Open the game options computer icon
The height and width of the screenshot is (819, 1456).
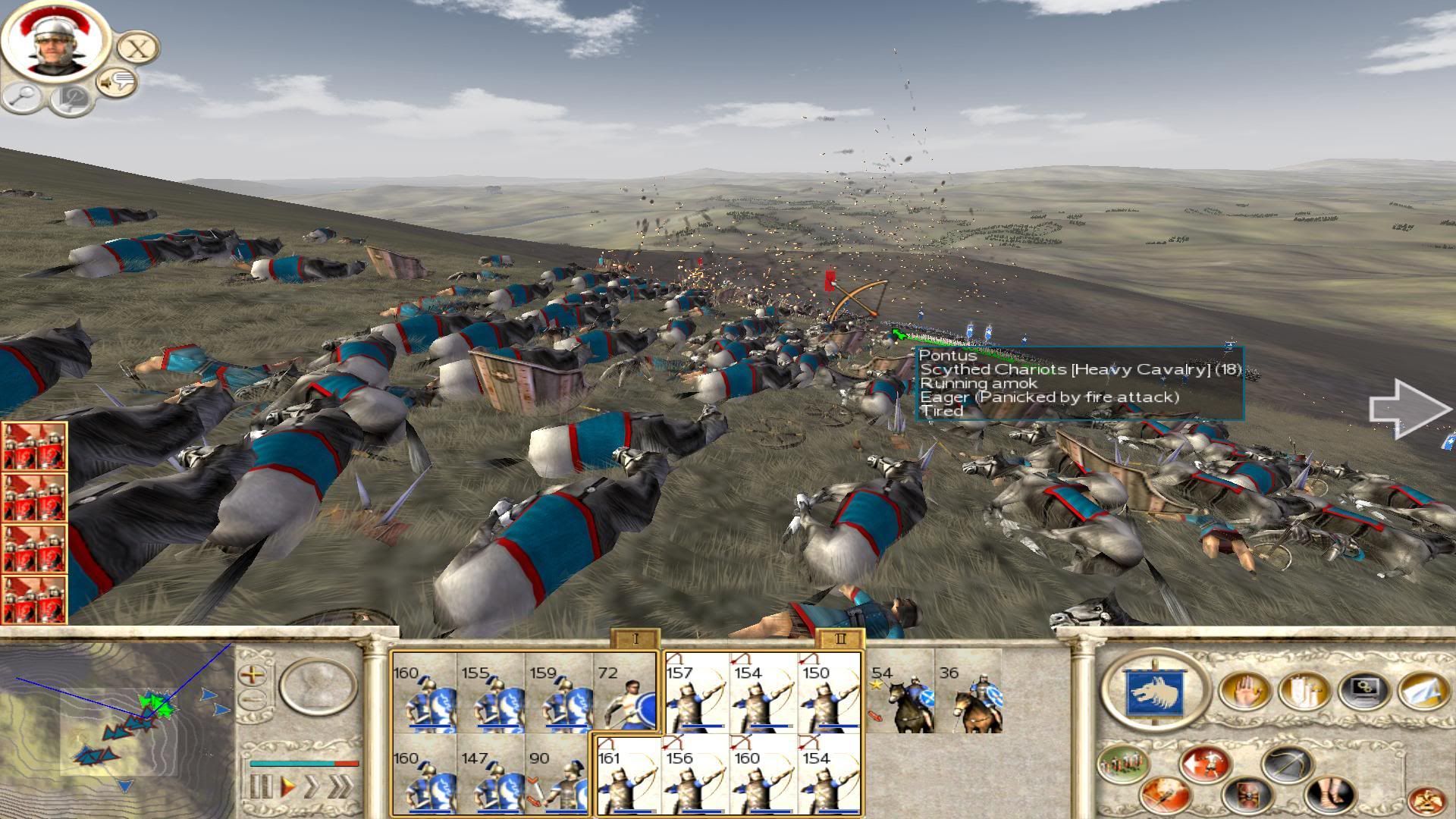click(1363, 690)
